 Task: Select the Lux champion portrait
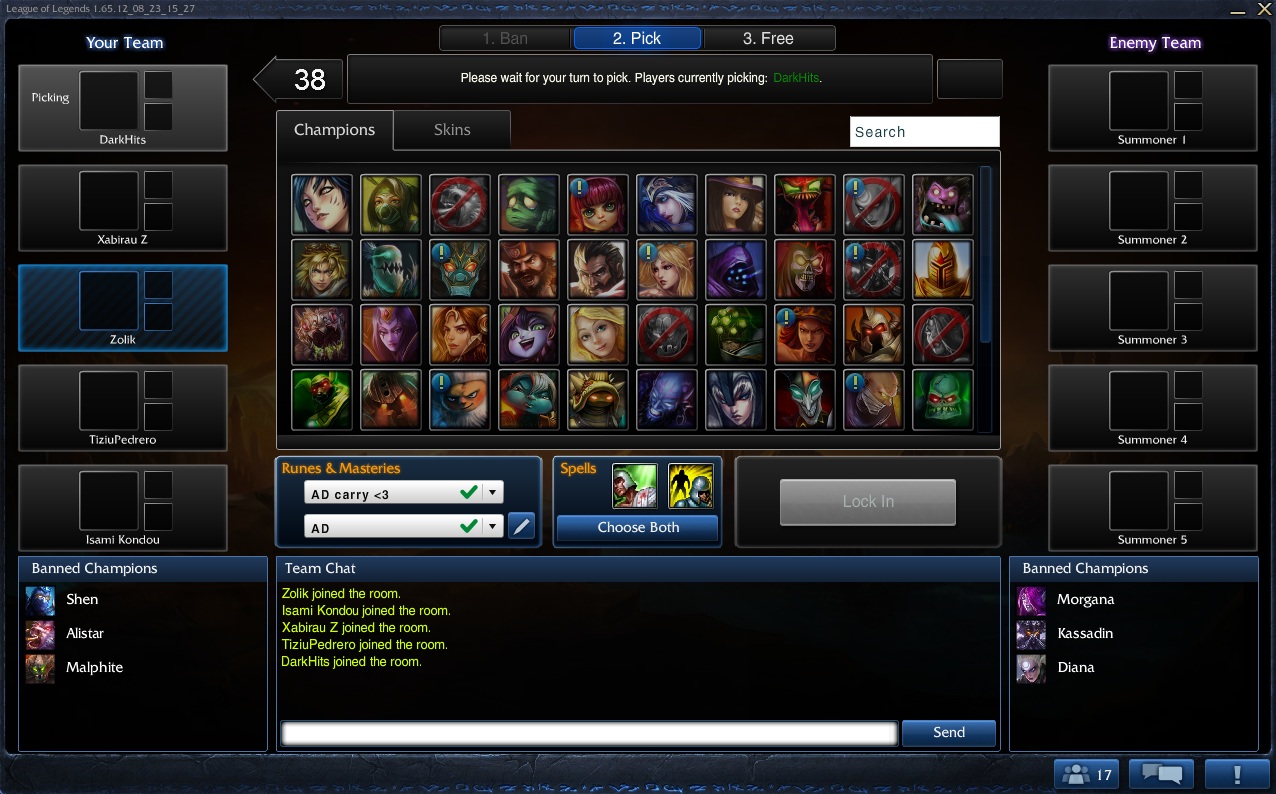point(598,334)
